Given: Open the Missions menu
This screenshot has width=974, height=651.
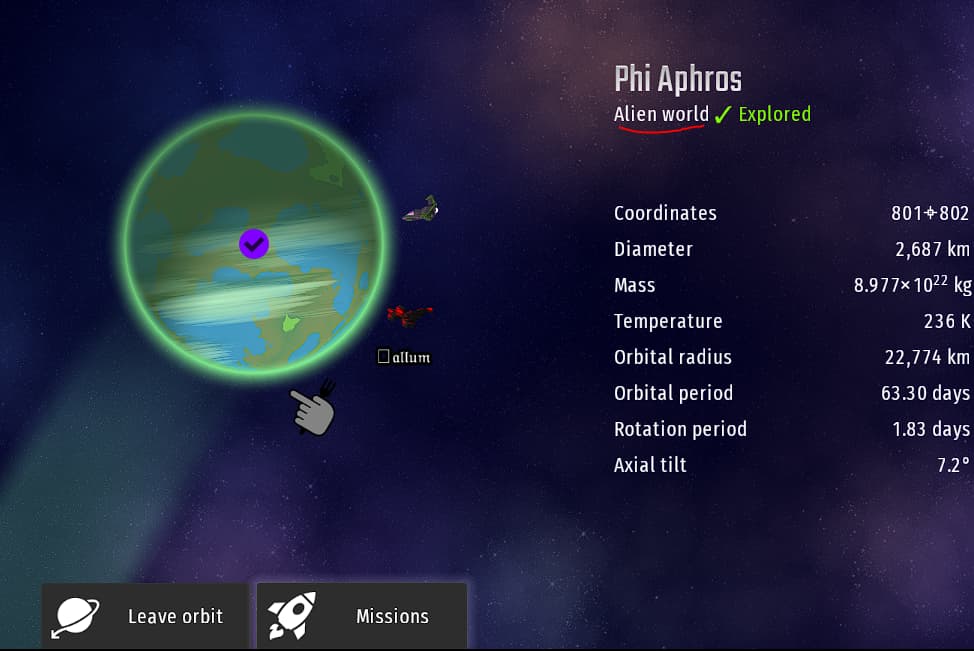Looking at the screenshot, I should [x=362, y=616].
